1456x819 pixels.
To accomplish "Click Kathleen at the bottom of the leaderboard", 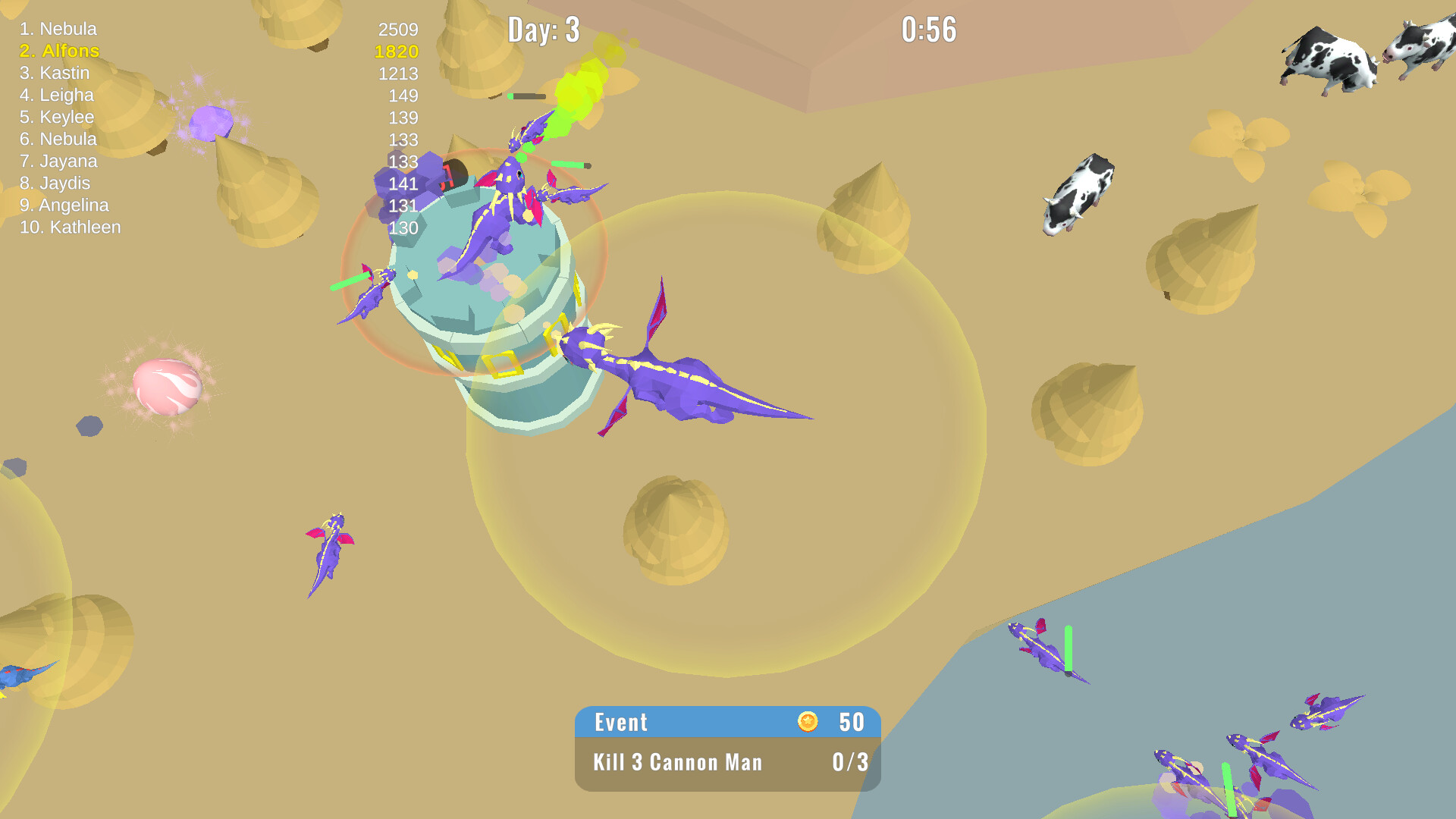I will (71, 227).
